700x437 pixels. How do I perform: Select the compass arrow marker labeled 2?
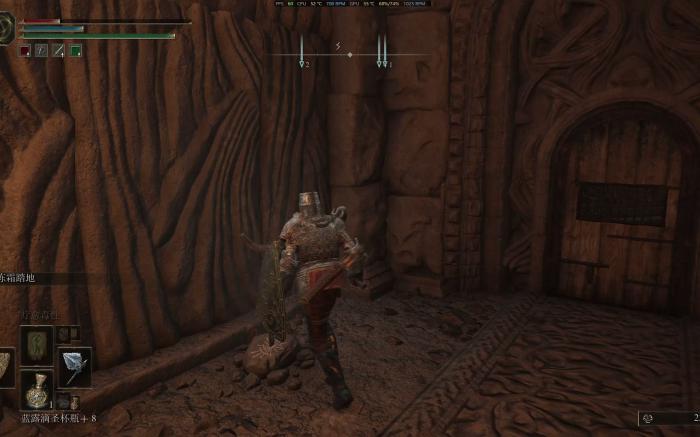(x=302, y=62)
